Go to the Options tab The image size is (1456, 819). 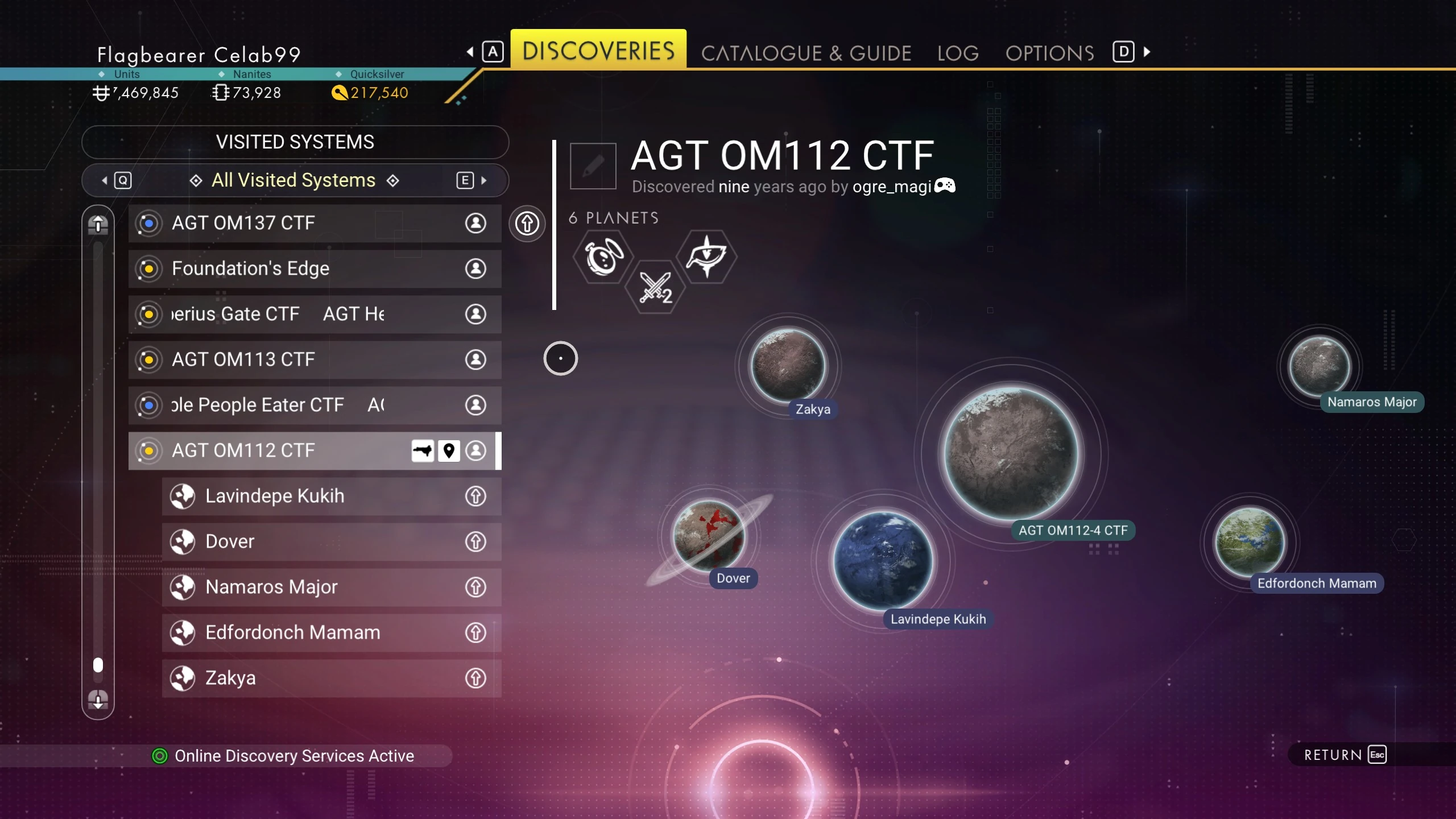coord(1049,53)
